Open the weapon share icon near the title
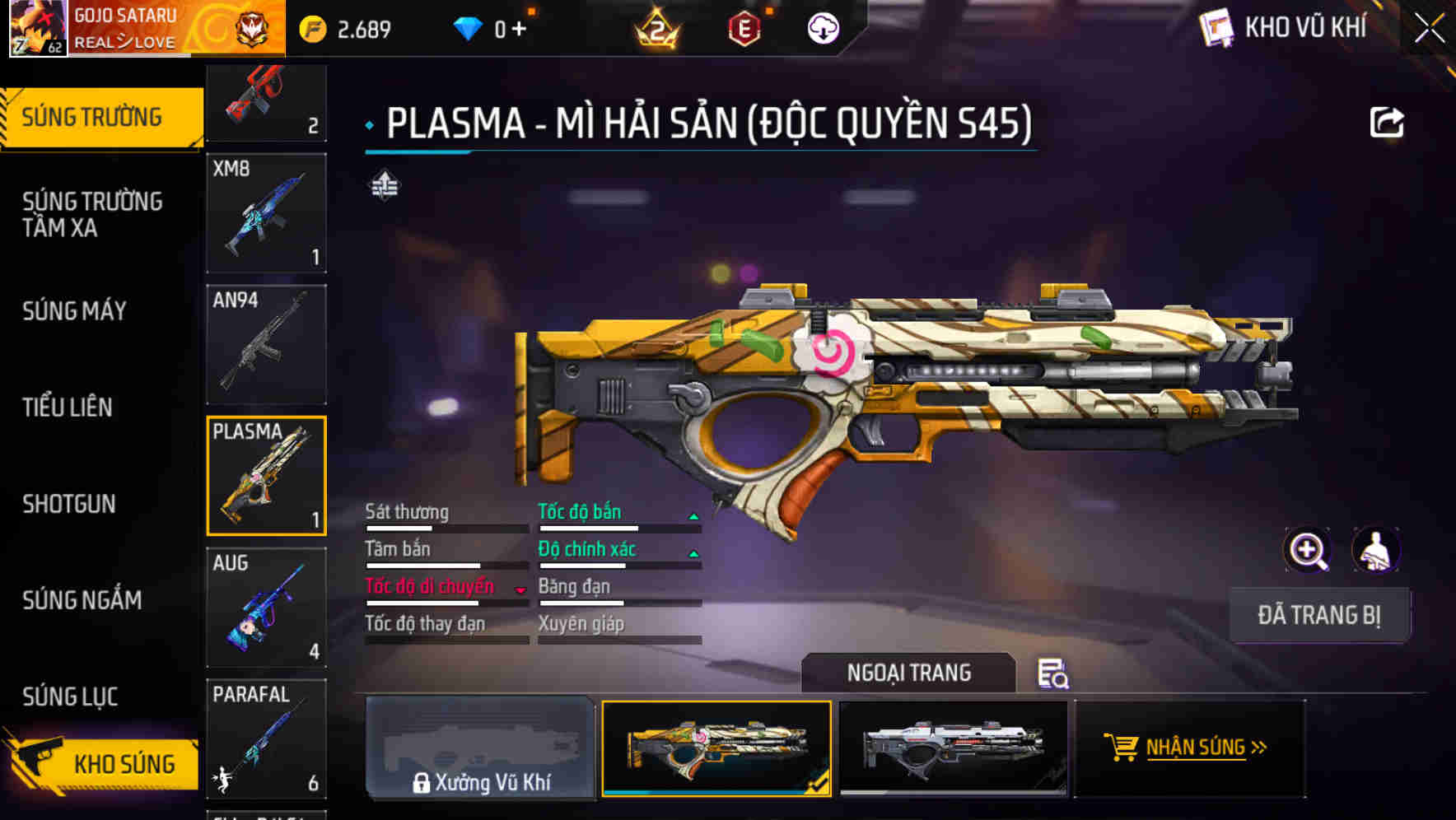Viewport: 1456px width, 820px height. click(1387, 122)
